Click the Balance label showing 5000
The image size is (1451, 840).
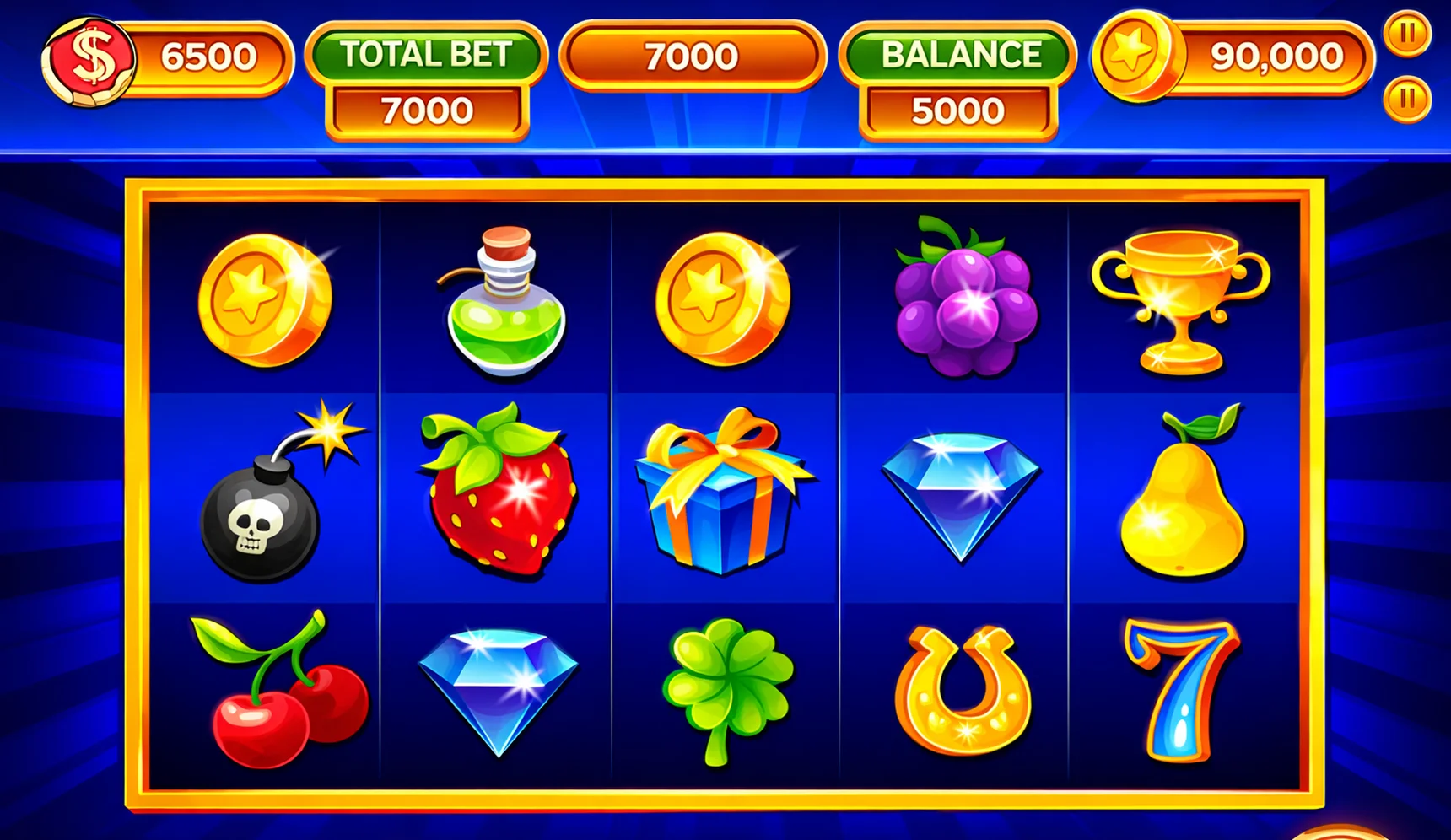point(957,55)
